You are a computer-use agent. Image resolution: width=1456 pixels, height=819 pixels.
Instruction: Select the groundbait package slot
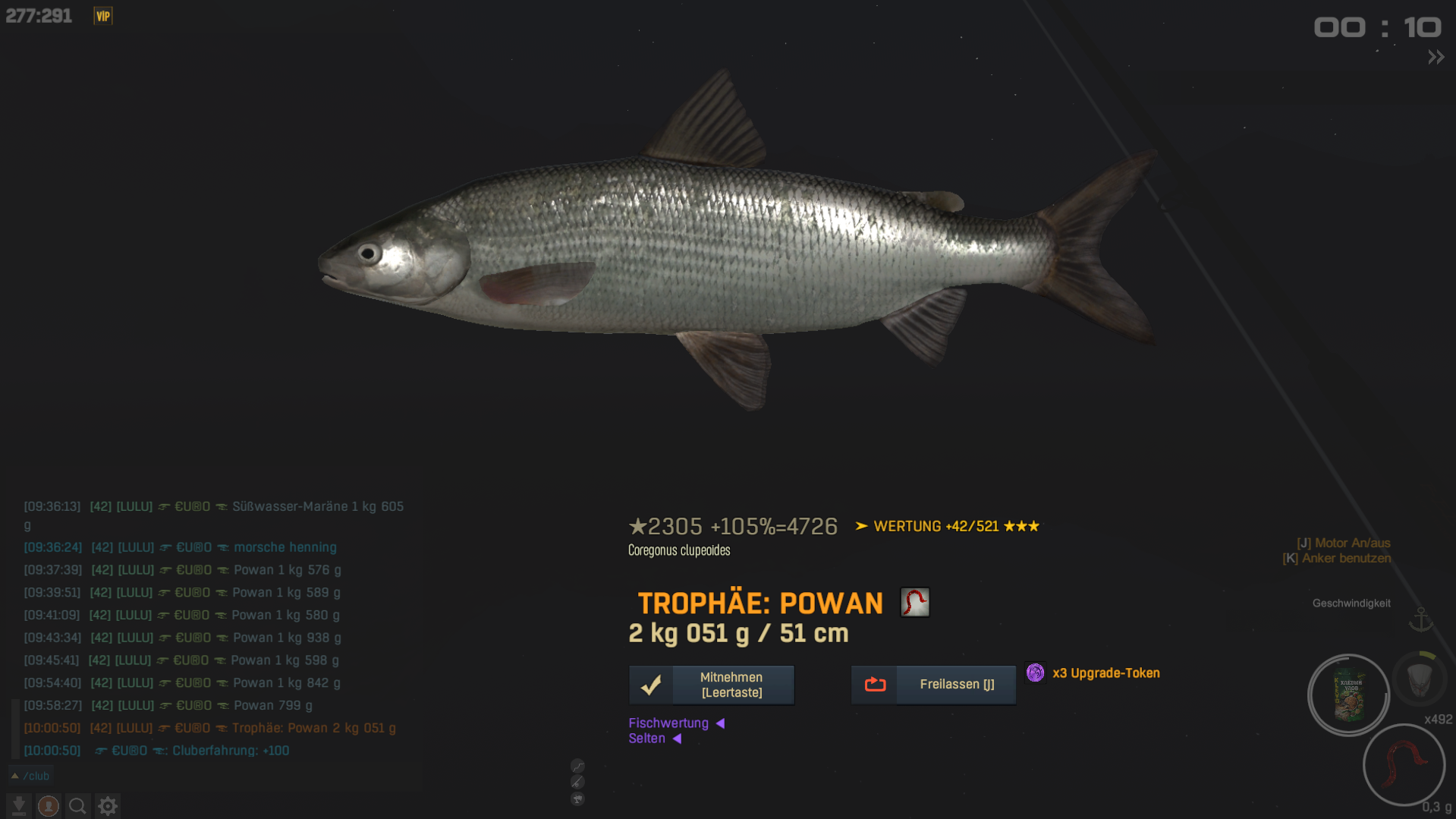click(x=1348, y=695)
